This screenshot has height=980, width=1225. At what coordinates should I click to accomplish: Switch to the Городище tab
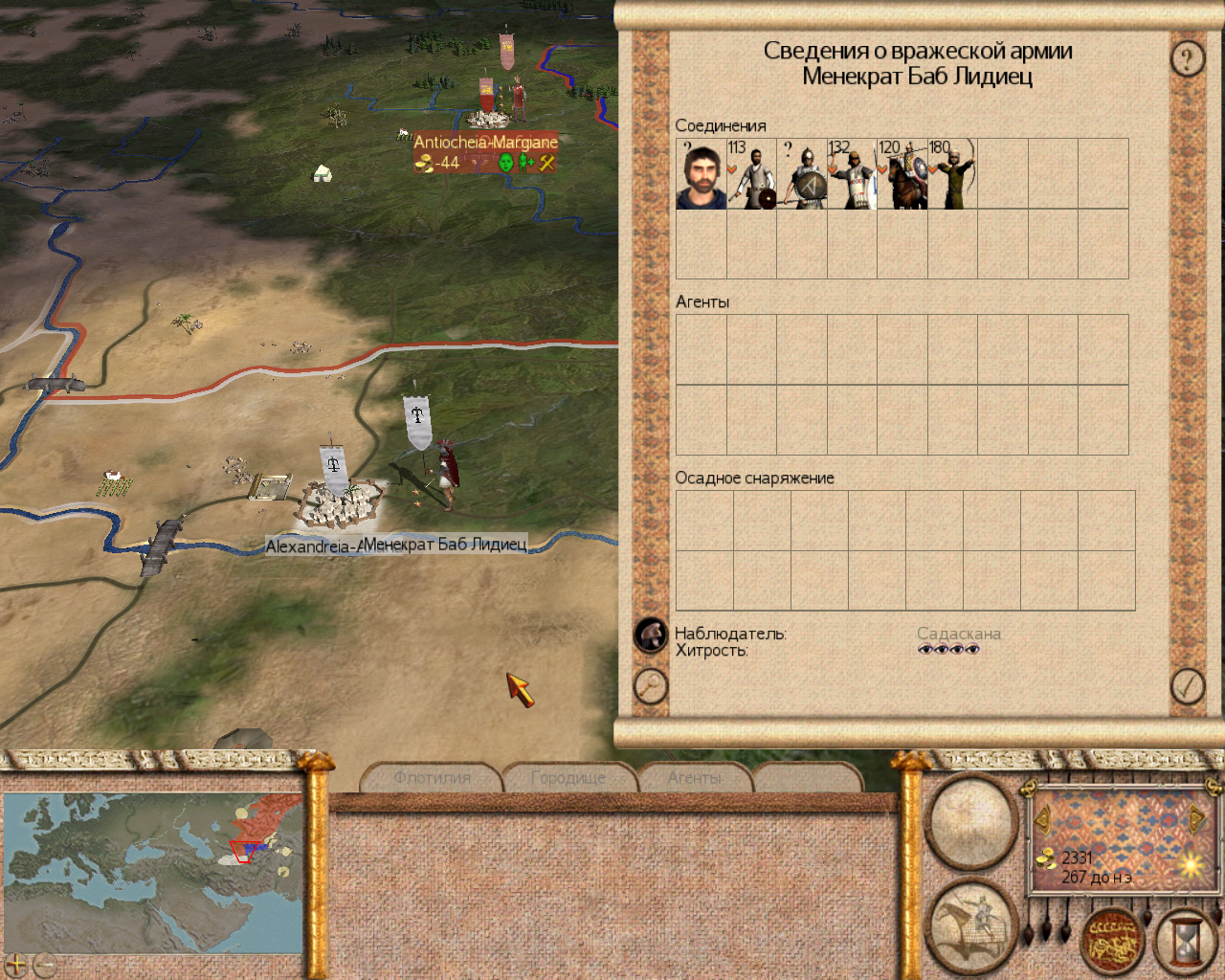point(568,778)
